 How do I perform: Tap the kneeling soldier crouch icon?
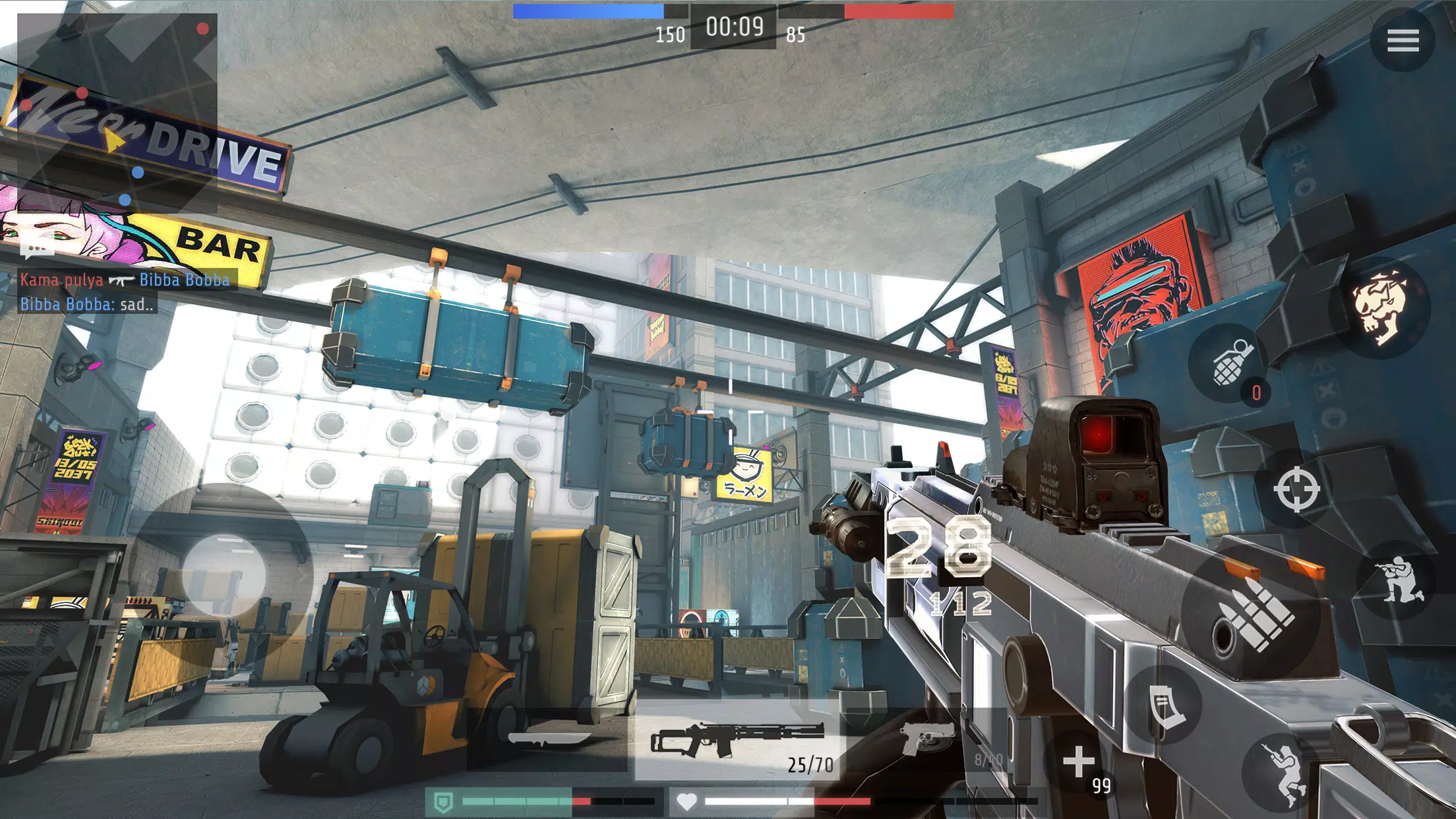coord(1398,579)
